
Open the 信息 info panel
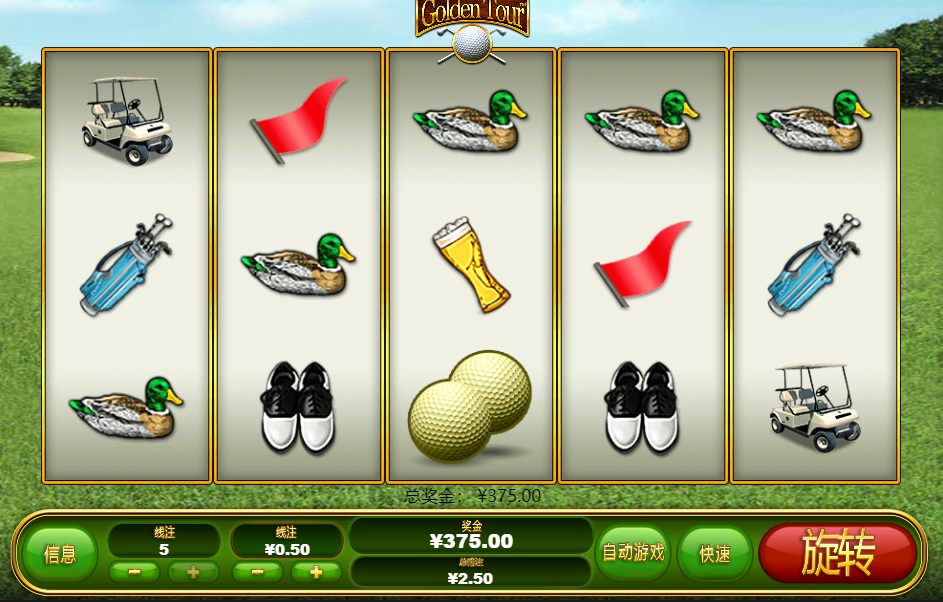(60, 553)
